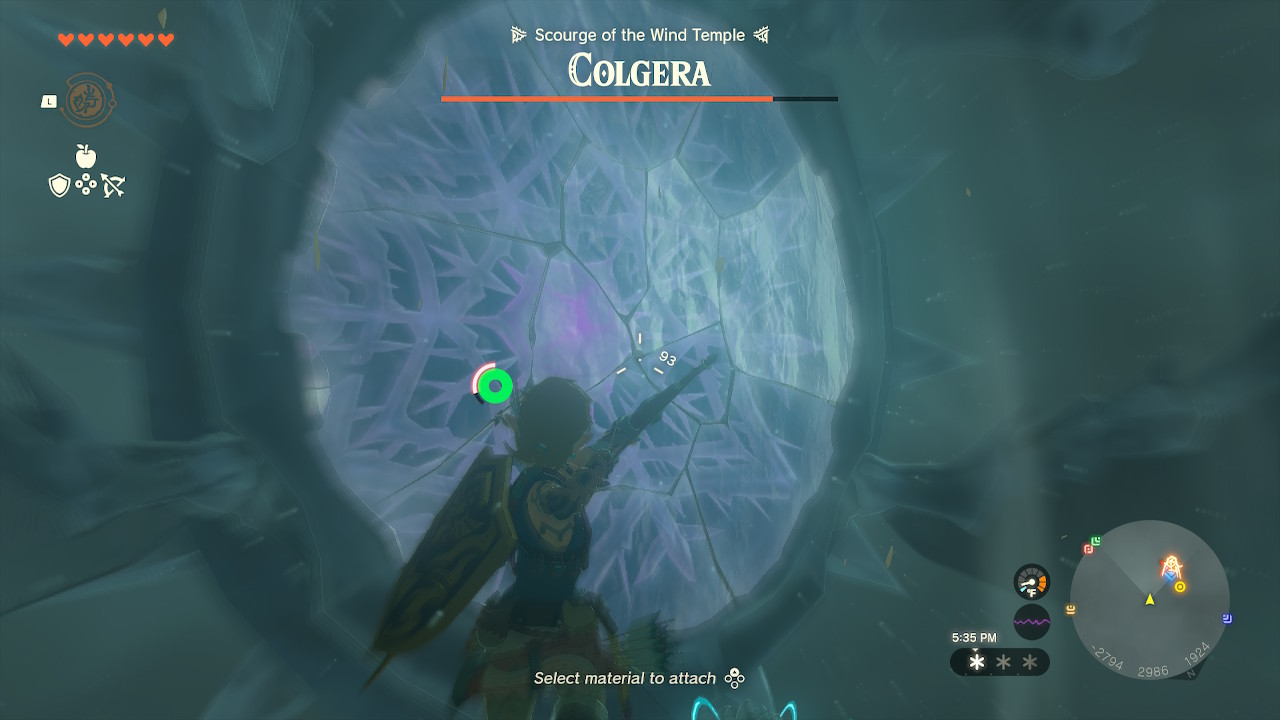This screenshot has width=1280, height=720.
Task: Click the sage ability wheel beside the L prompt
Action: tap(85, 101)
